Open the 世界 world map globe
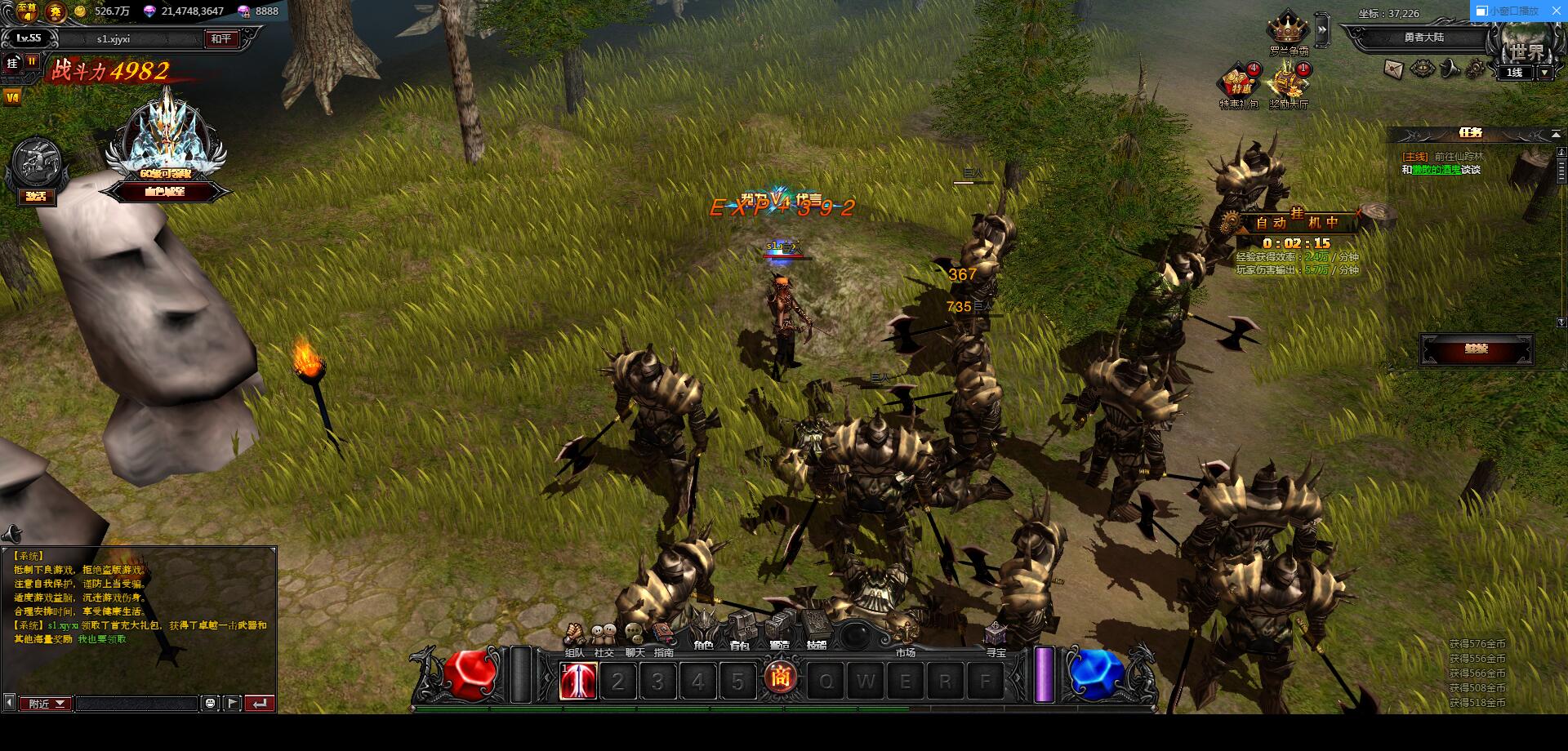1568x751 pixels. pyautogui.click(x=1526, y=41)
